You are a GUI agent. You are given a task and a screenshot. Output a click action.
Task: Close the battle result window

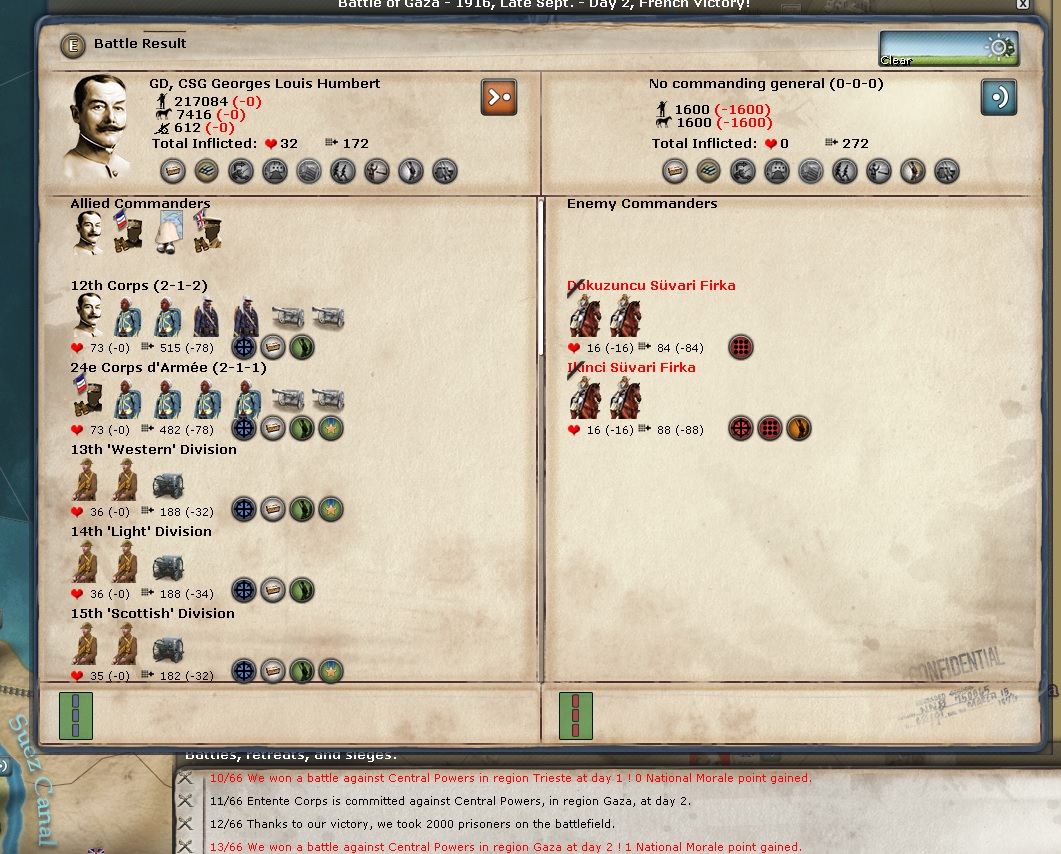pos(1022,5)
